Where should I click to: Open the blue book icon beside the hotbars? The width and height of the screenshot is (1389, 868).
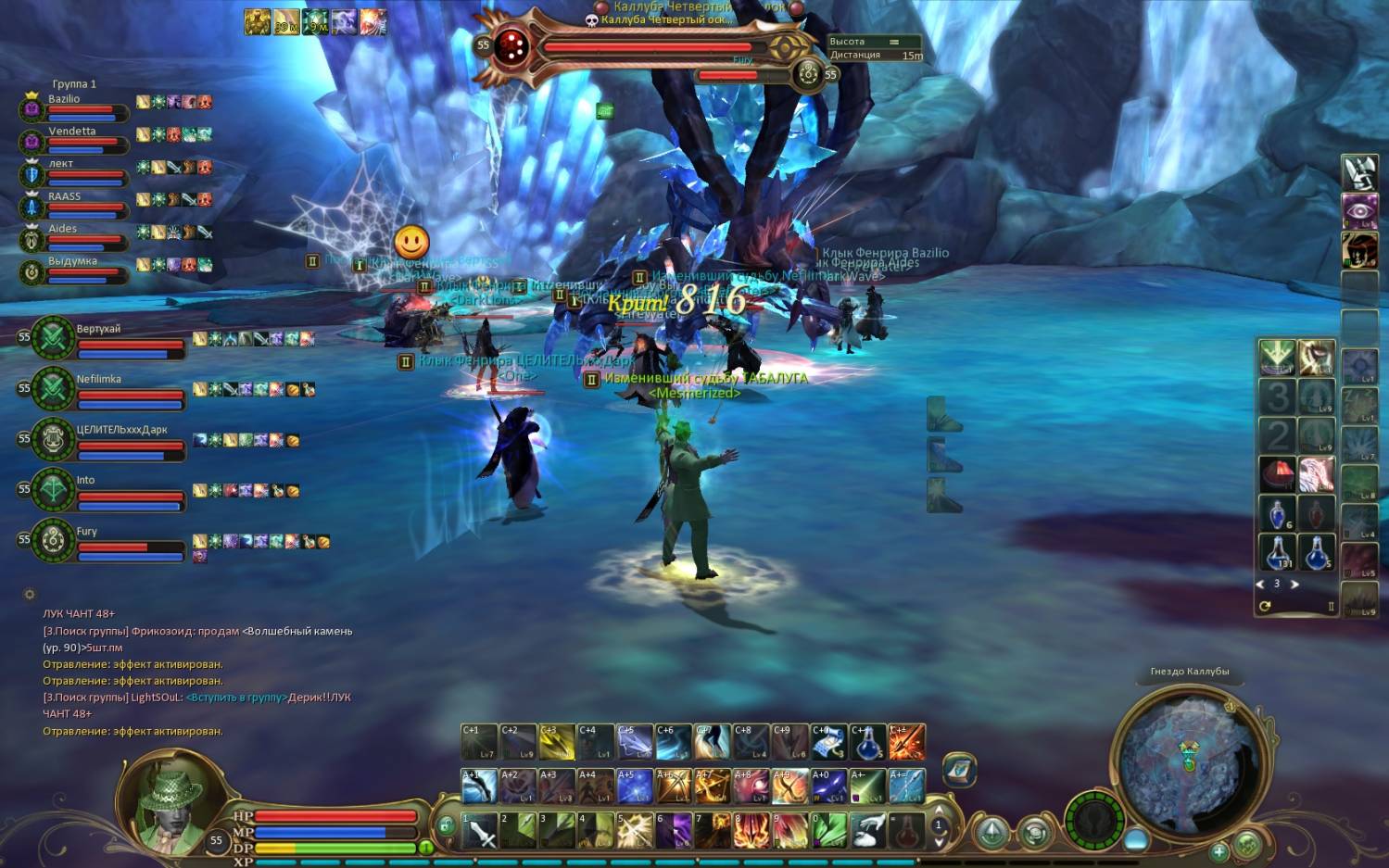tap(959, 770)
